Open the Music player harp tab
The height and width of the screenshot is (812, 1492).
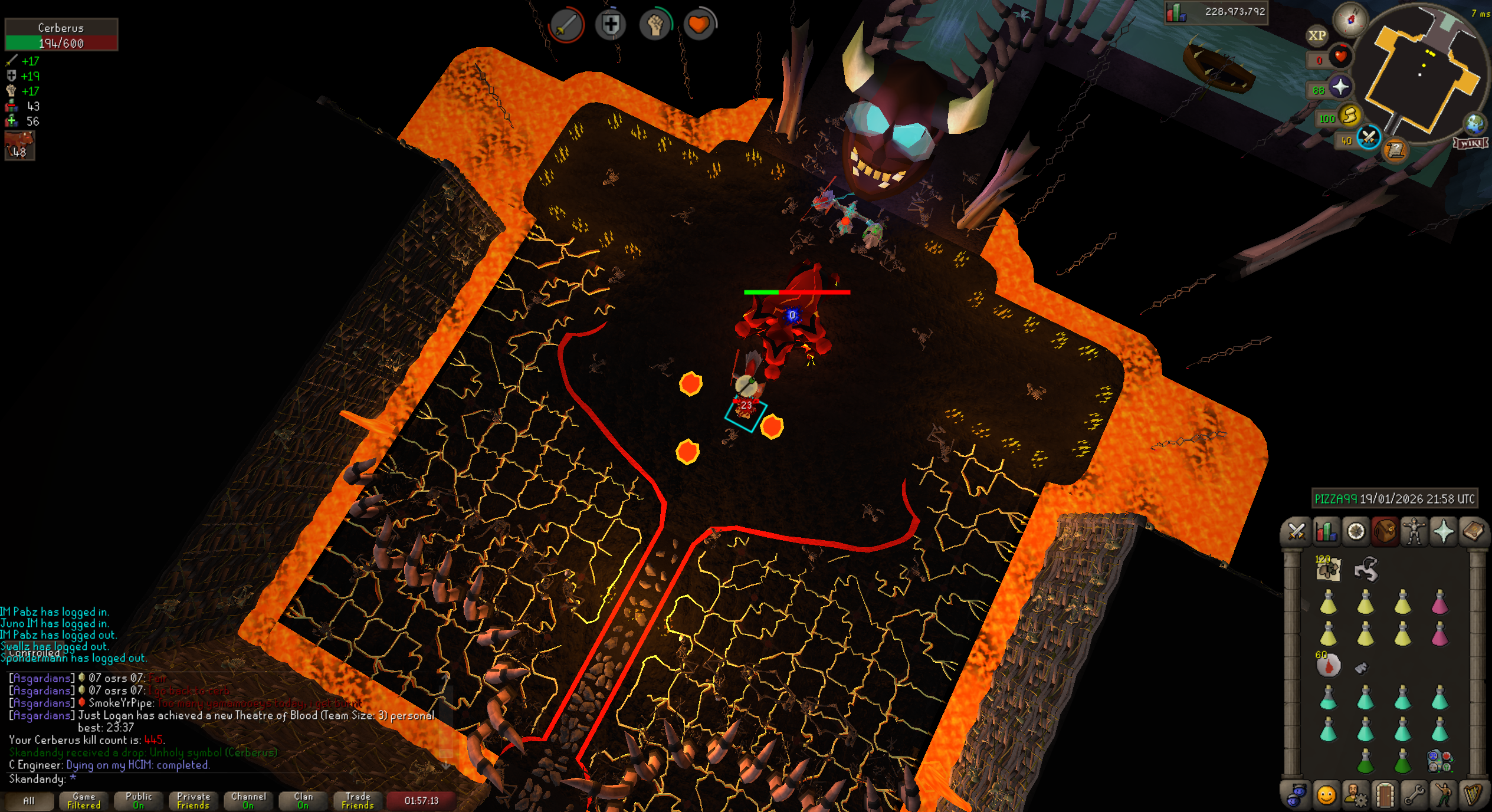[1473, 796]
